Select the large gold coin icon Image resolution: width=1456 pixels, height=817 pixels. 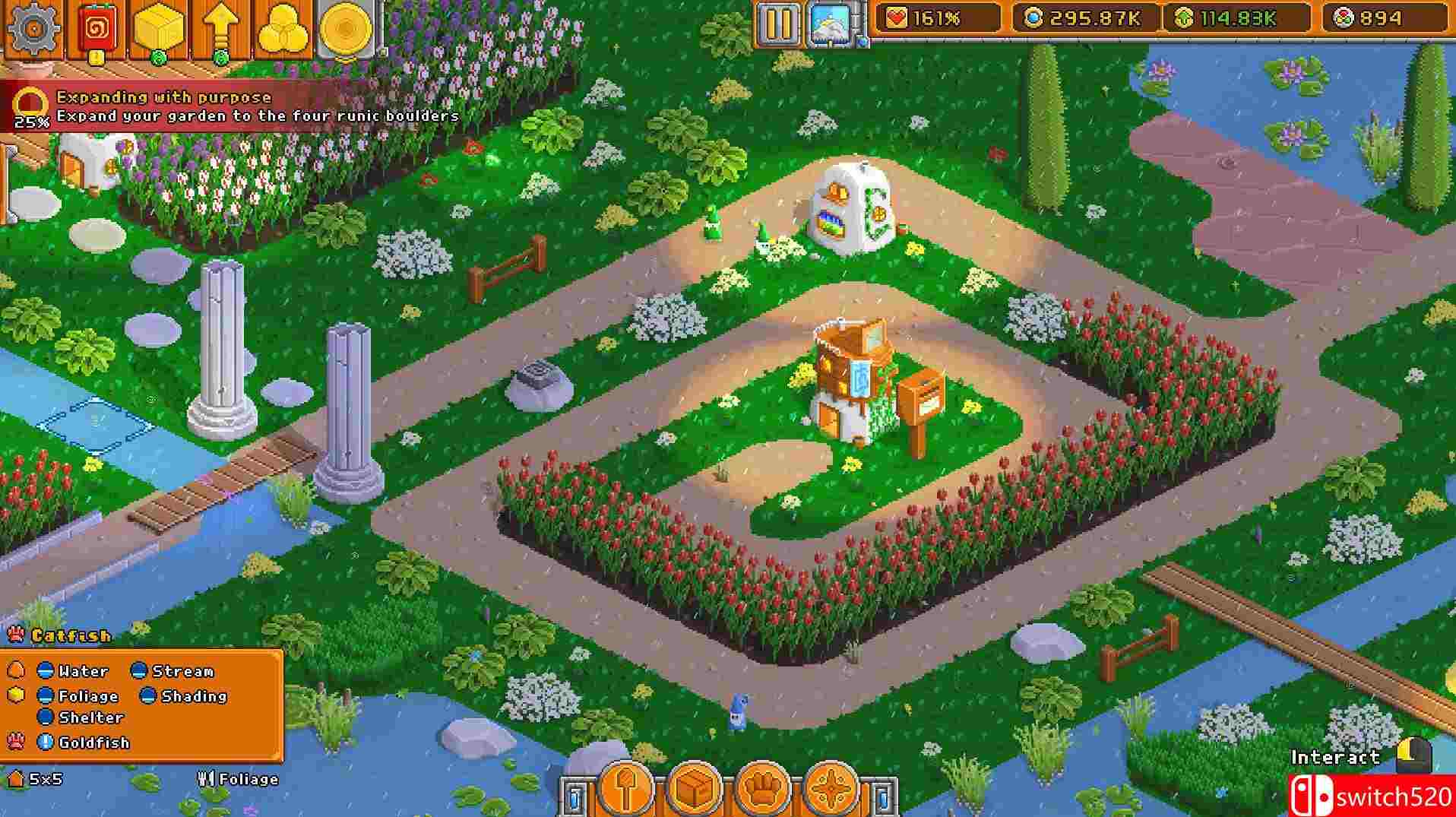click(343, 24)
